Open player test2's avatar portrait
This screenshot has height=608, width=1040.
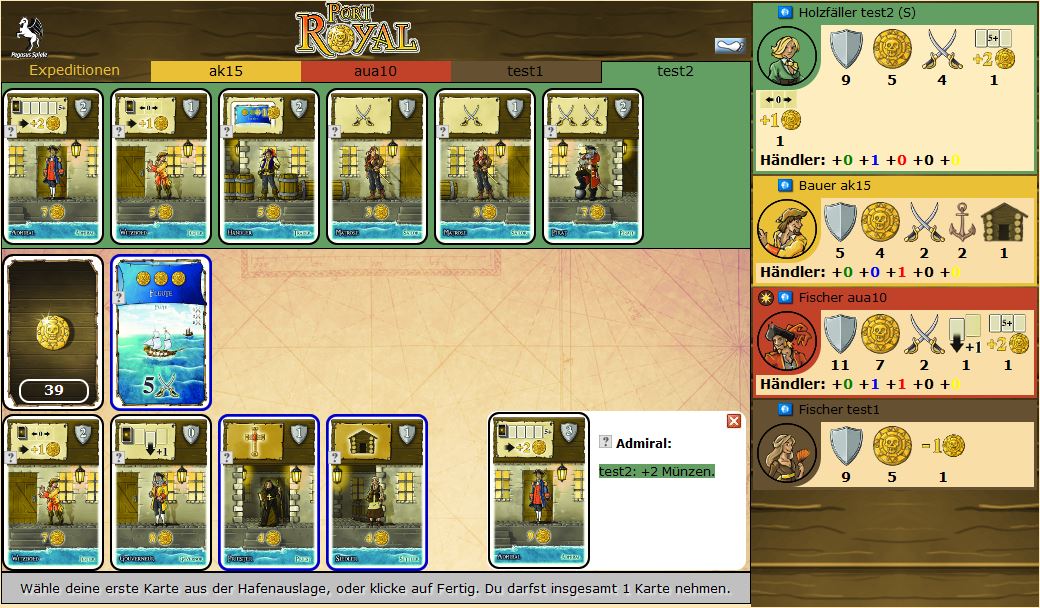point(787,56)
